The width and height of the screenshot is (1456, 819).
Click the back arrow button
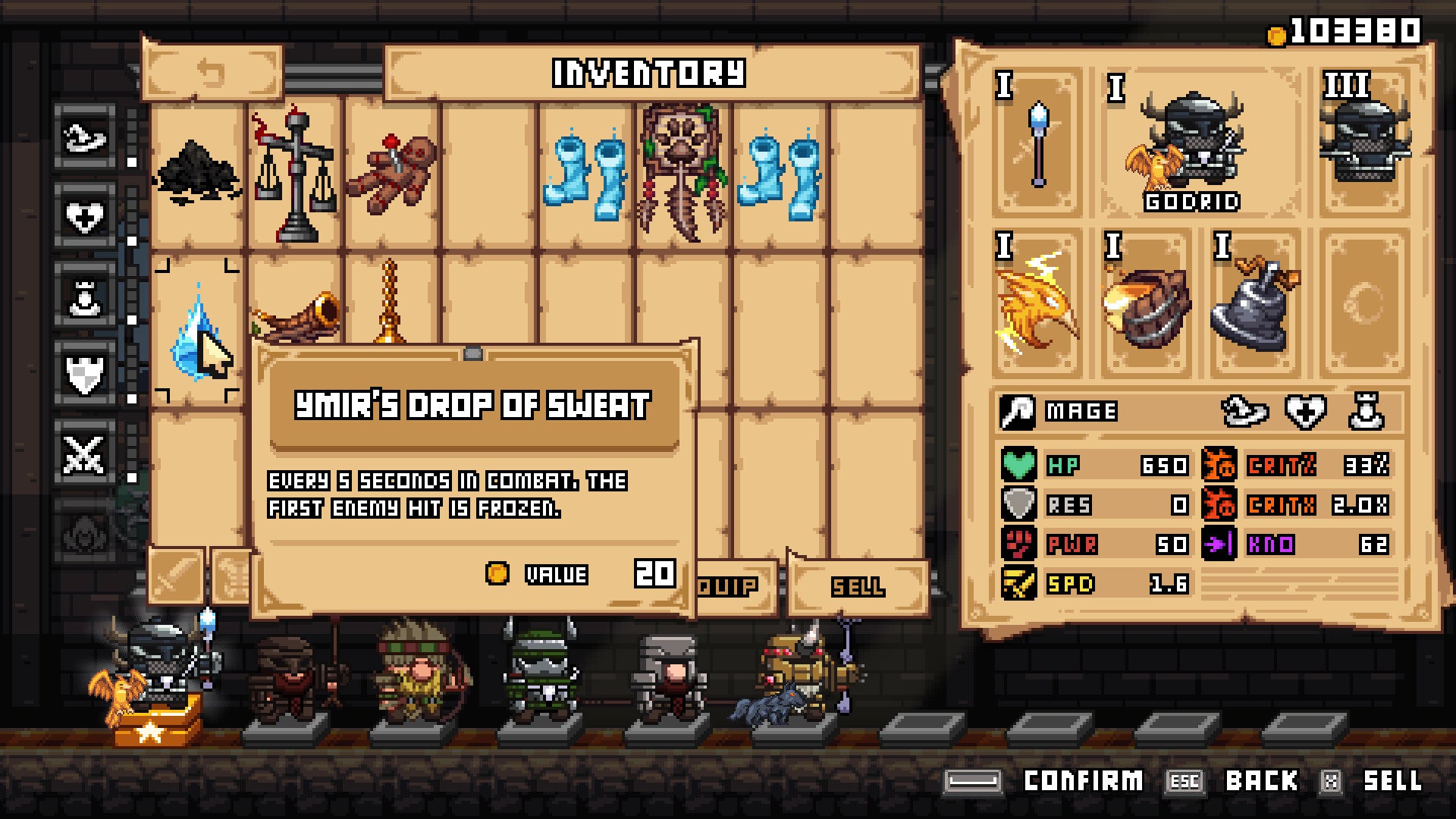212,73
